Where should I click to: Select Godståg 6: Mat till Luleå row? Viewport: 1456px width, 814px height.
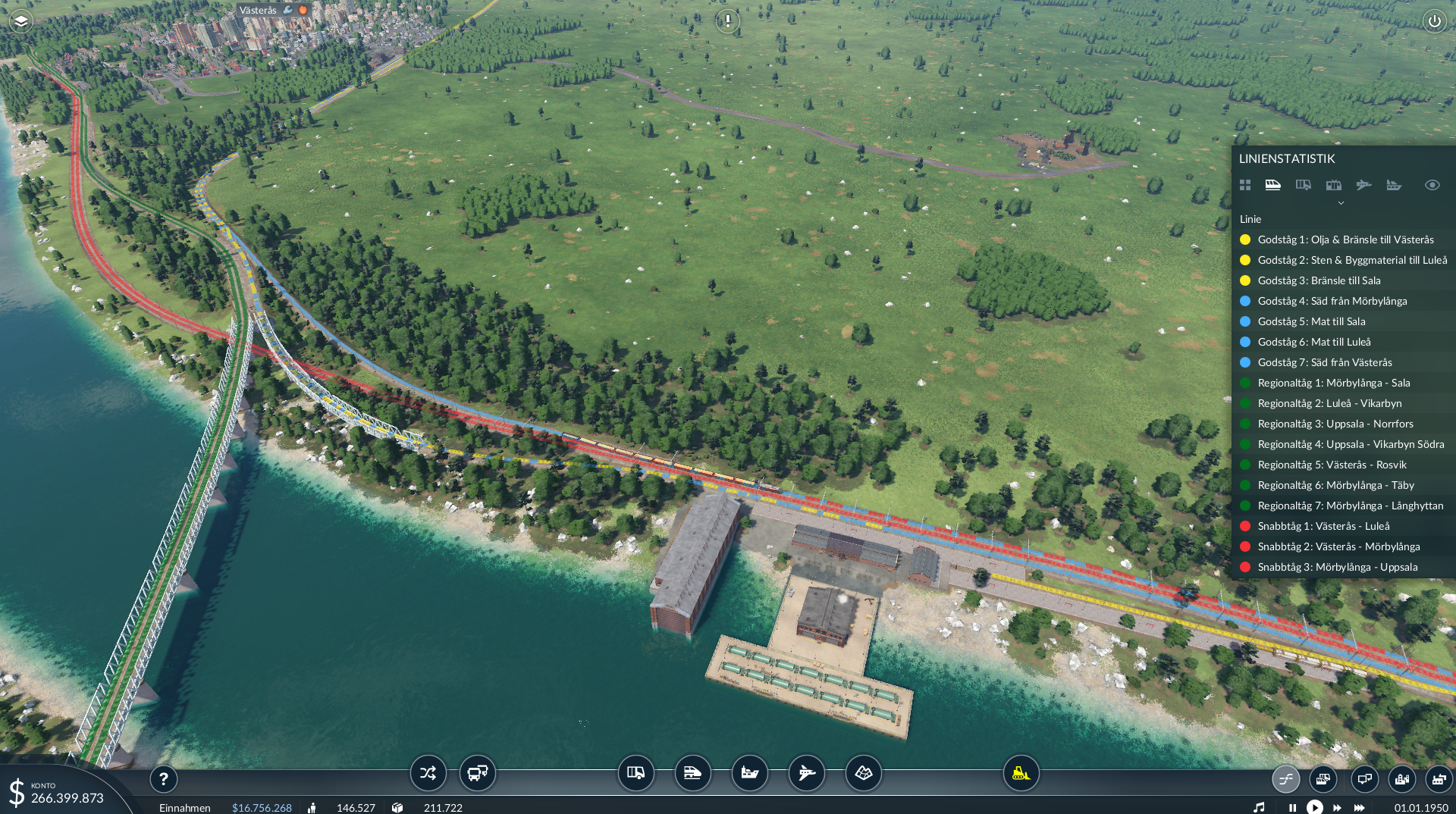point(1313,342)
